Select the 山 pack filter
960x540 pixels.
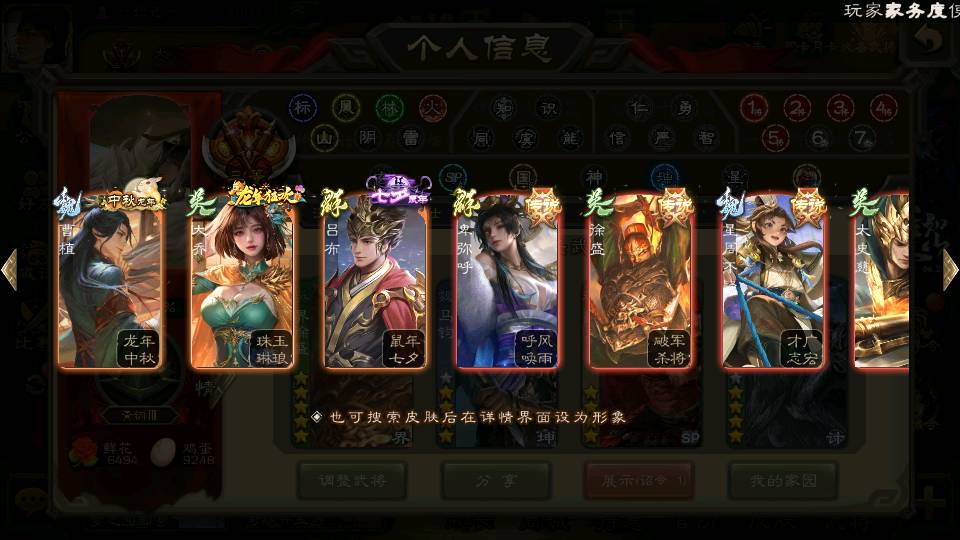click(323, 137)
